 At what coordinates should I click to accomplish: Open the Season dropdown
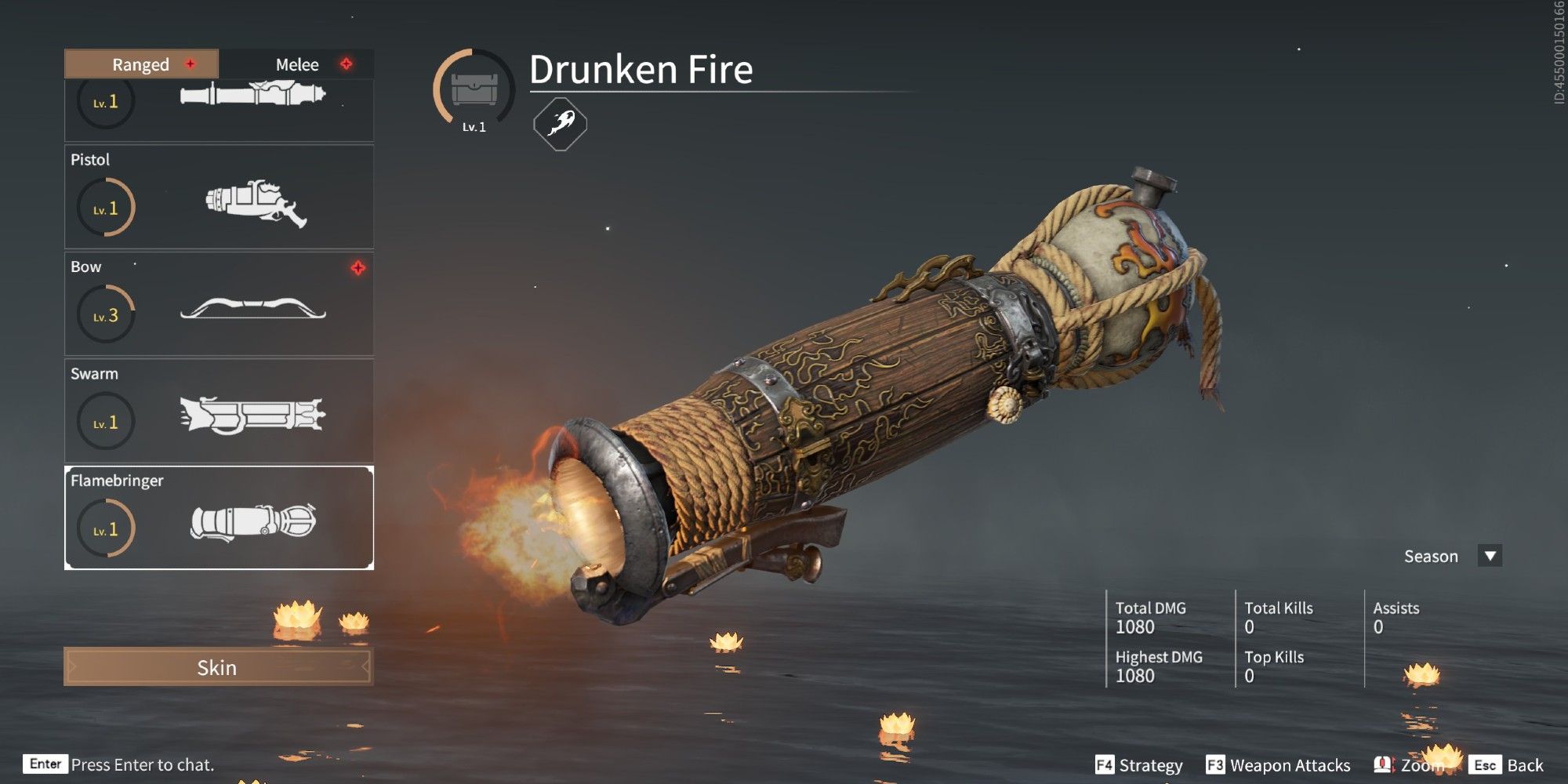[x=1490, y=556]
